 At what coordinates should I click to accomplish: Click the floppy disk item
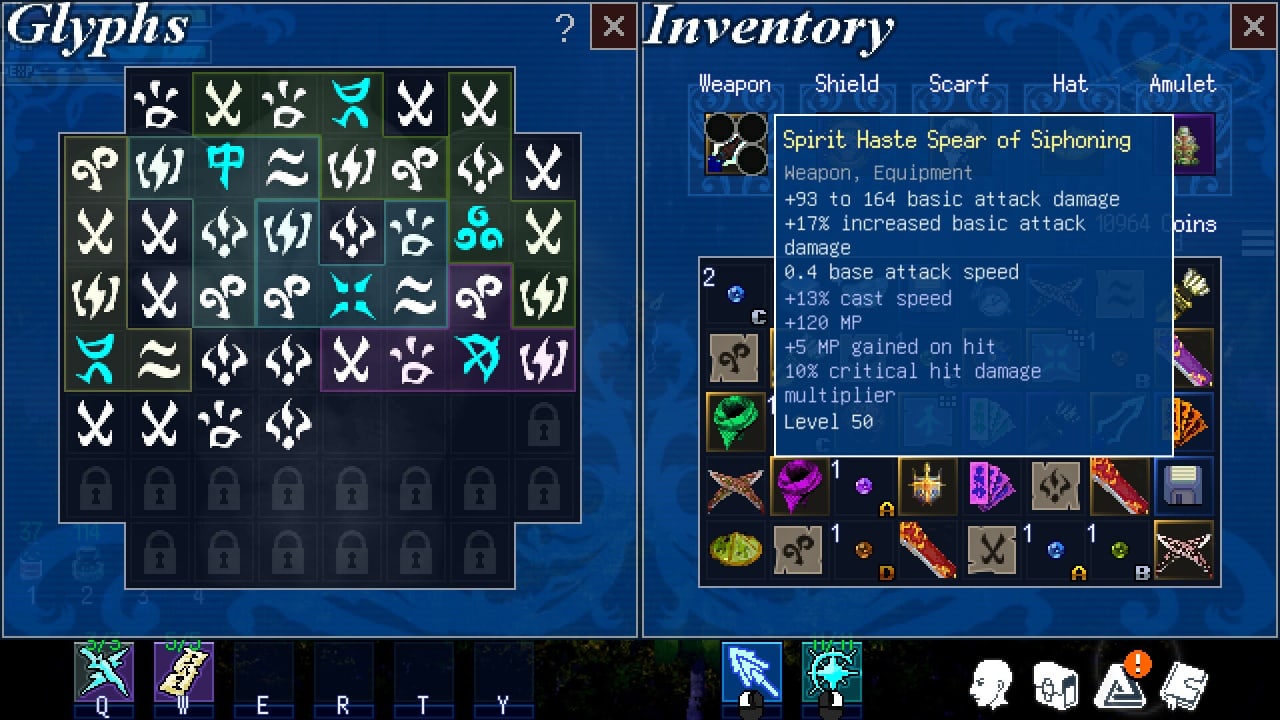point(1183,487)
